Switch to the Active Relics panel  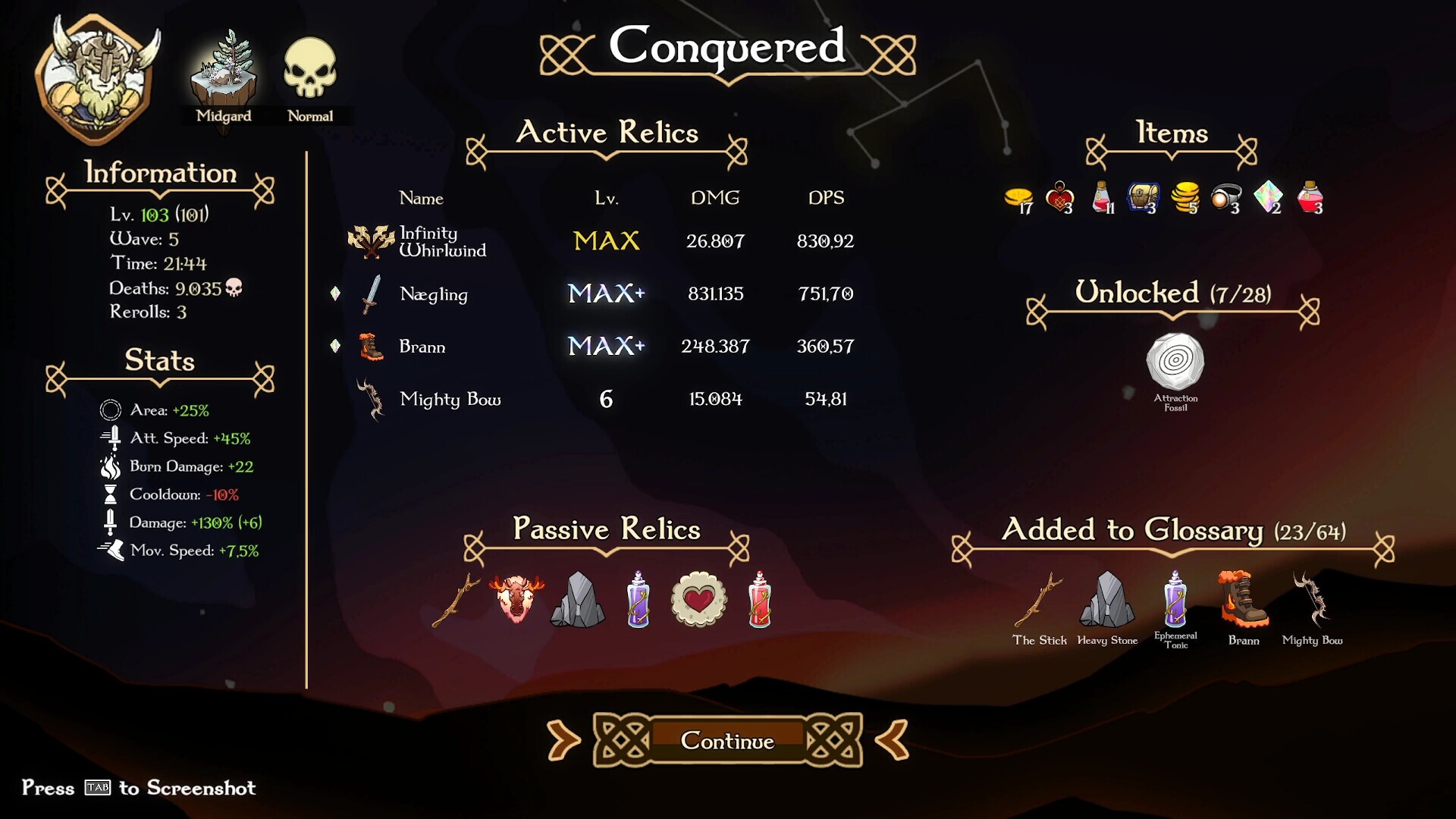(x=607, y=134)
